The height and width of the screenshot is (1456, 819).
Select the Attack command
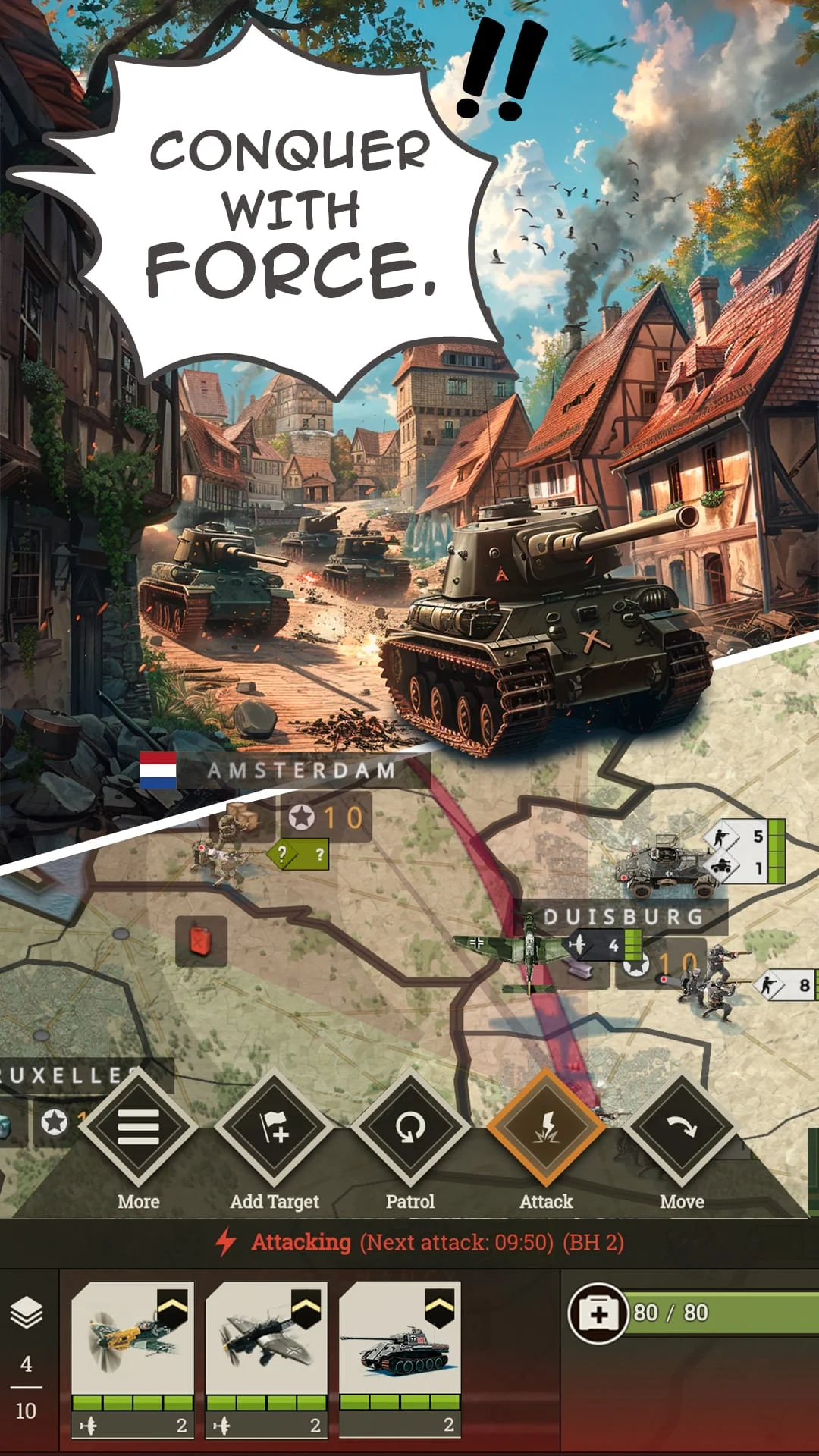coord(546,1128)
